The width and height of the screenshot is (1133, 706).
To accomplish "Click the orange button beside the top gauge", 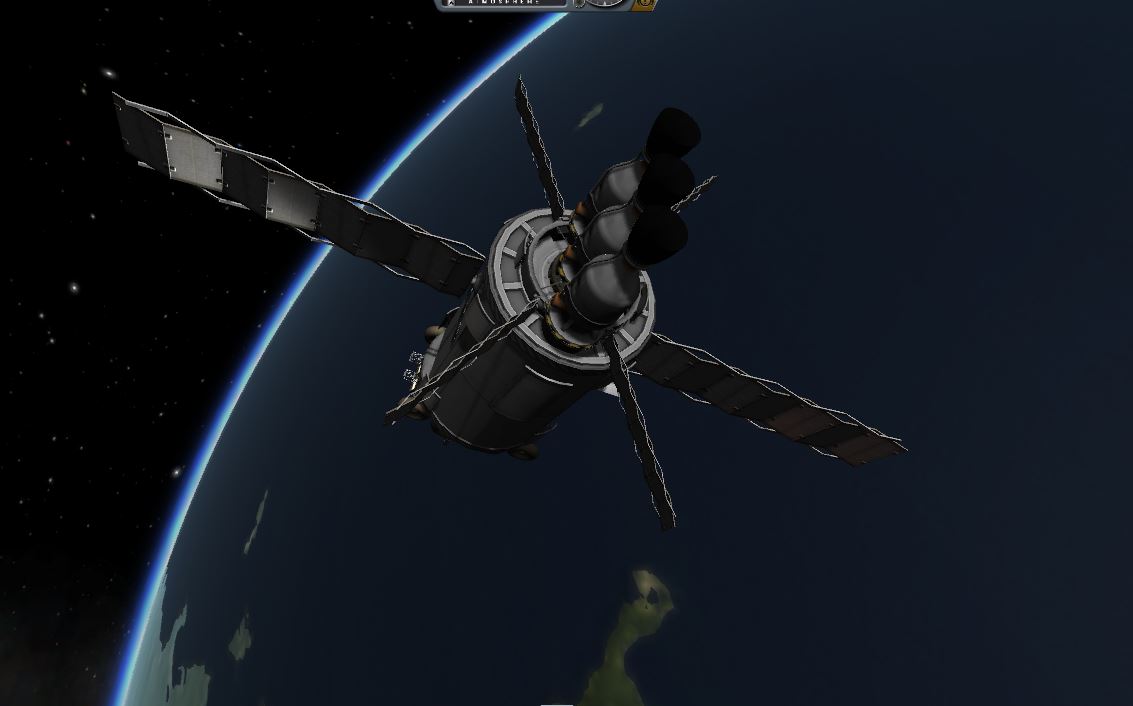I will [x=646, y=4].
